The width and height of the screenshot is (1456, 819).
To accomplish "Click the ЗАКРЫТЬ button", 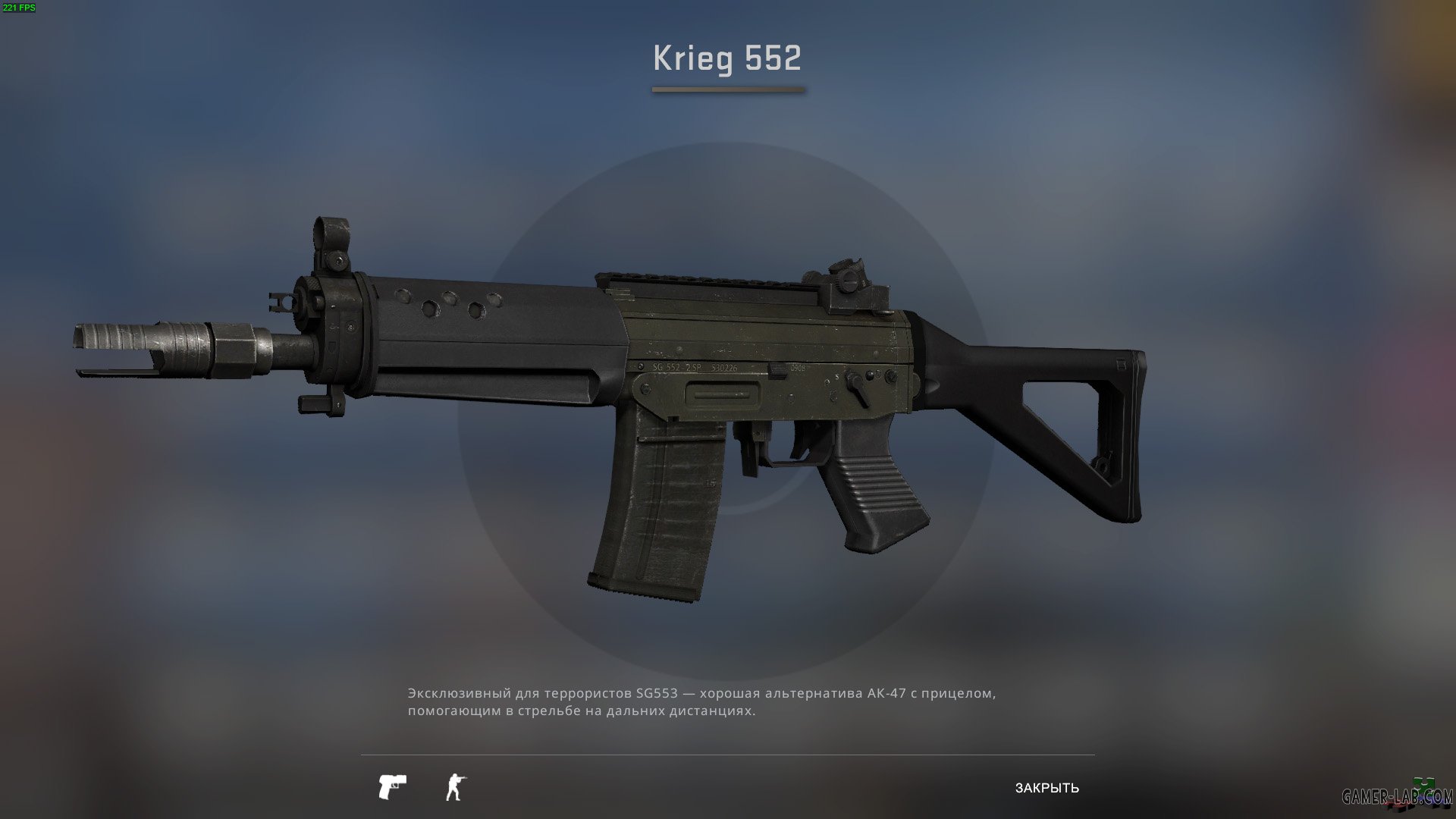I will point(1048,789).
